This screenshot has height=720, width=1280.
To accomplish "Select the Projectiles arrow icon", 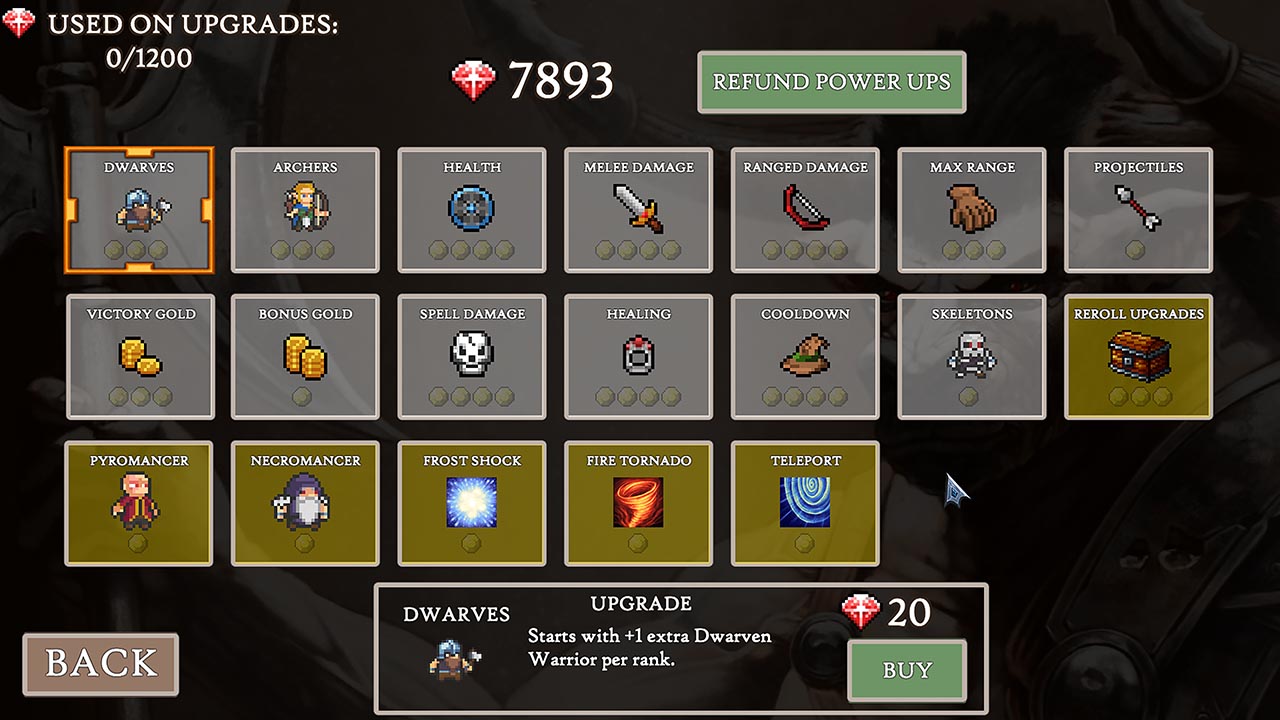I will 1137,210.
